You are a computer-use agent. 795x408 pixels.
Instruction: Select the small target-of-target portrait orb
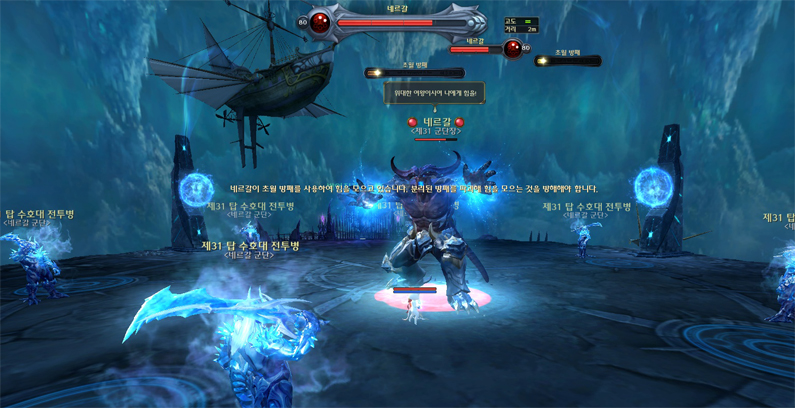512,48
